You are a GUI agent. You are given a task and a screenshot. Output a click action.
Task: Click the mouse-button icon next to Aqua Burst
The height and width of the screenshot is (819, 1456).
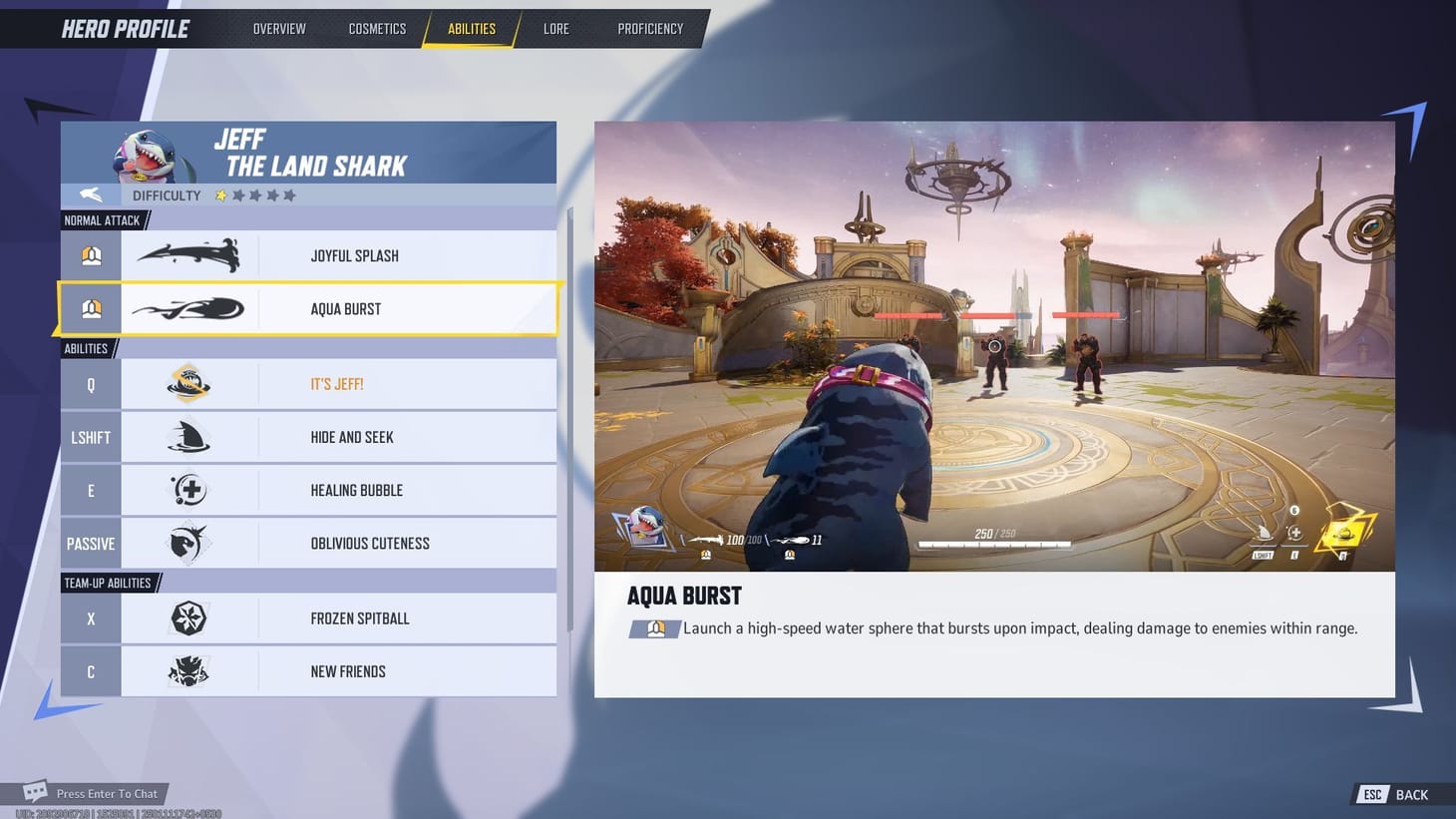click(91, 308)
